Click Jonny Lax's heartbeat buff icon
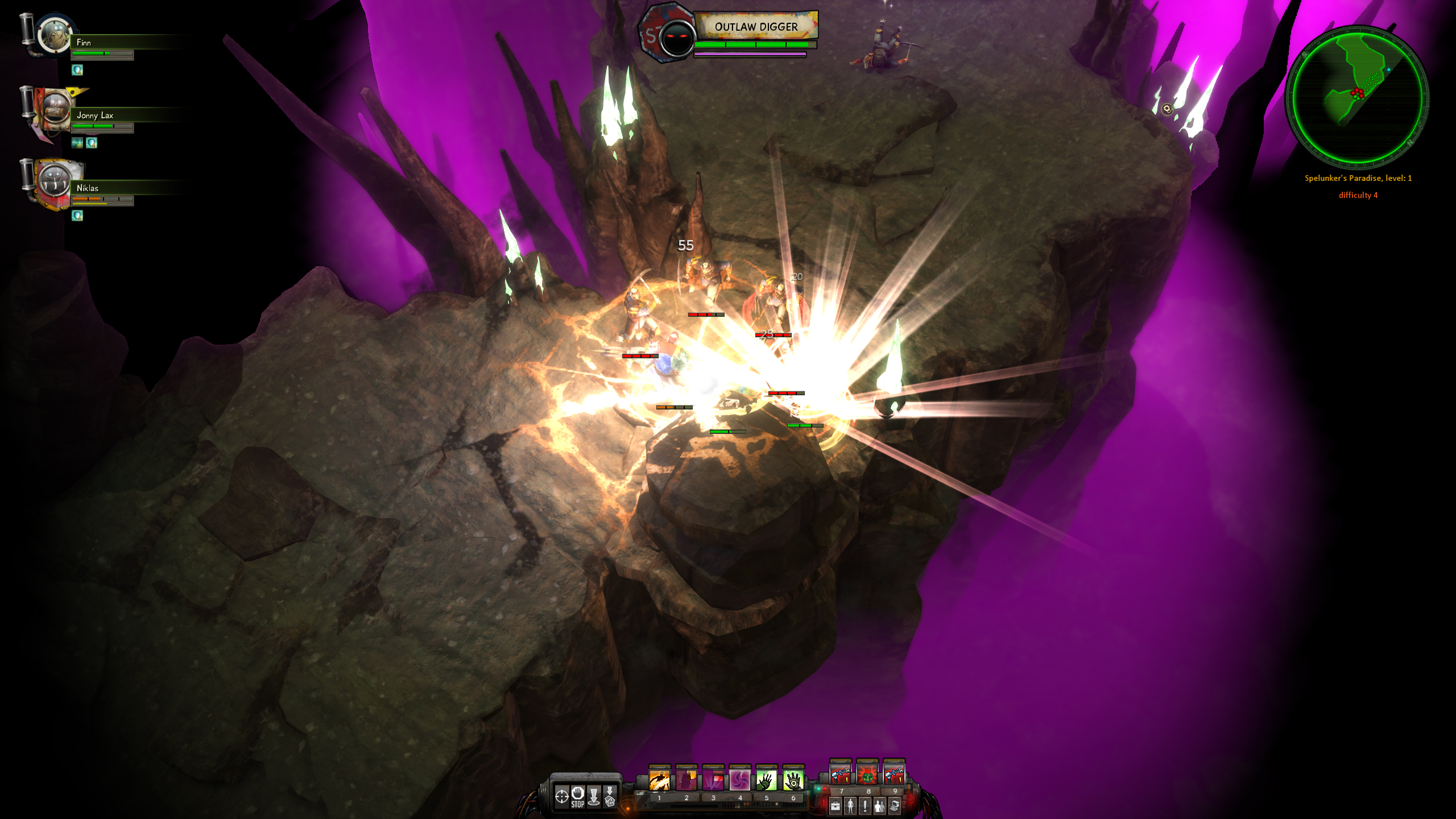The image size is (1456, 819). pos(77,143)
